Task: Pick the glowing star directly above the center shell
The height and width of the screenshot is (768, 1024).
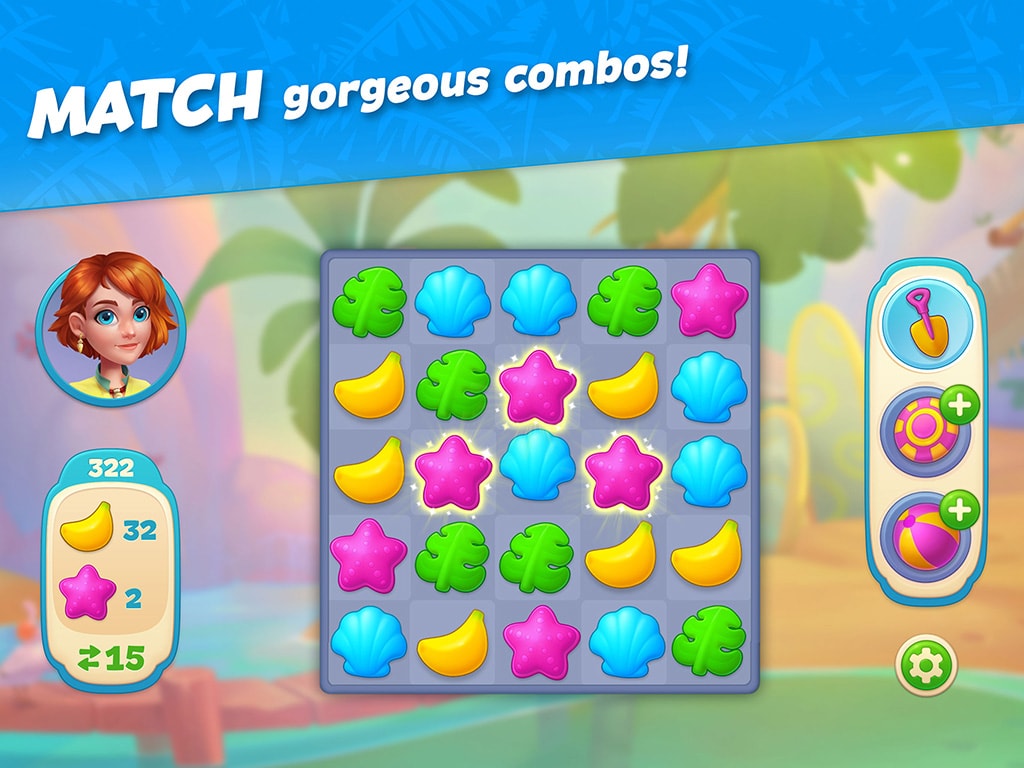Action: point(540,385)
